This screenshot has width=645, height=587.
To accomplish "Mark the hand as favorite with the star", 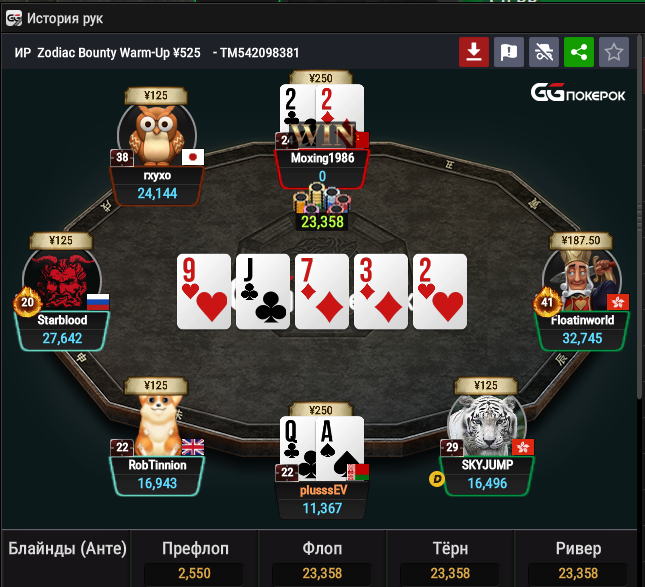I will coord(614,52).
